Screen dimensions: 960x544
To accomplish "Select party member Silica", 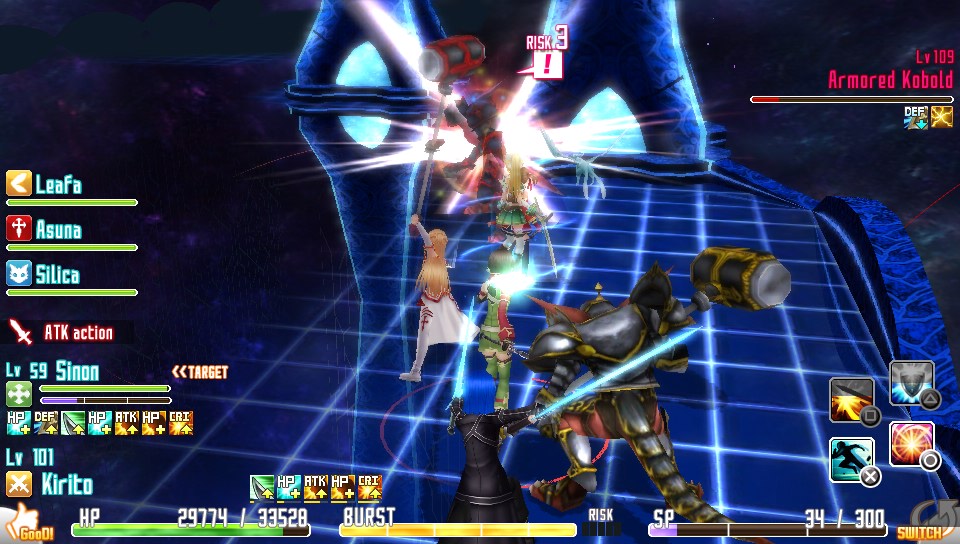I will coord(58,275).
